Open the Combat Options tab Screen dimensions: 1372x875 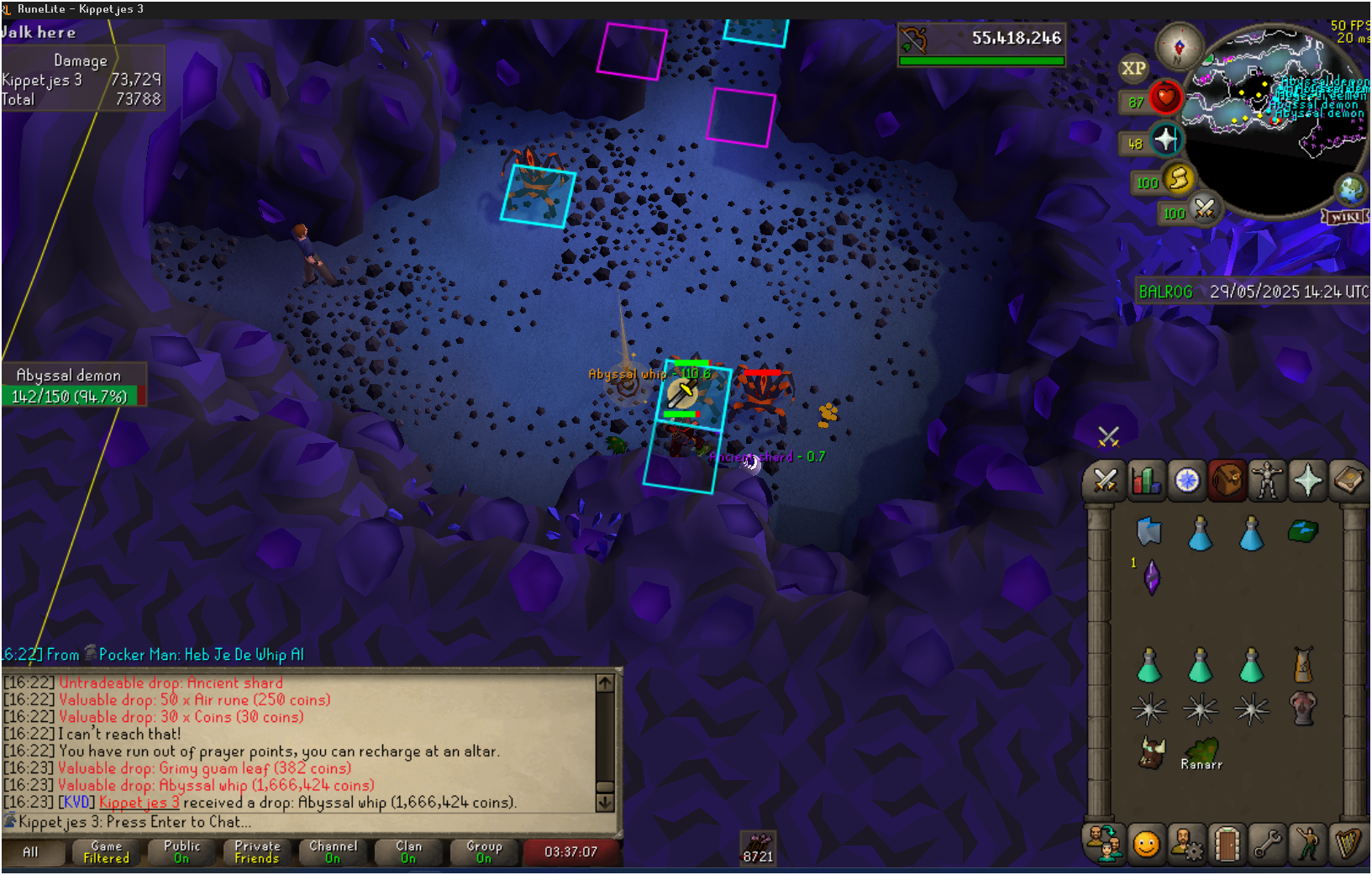click(x=1105, y=481)
